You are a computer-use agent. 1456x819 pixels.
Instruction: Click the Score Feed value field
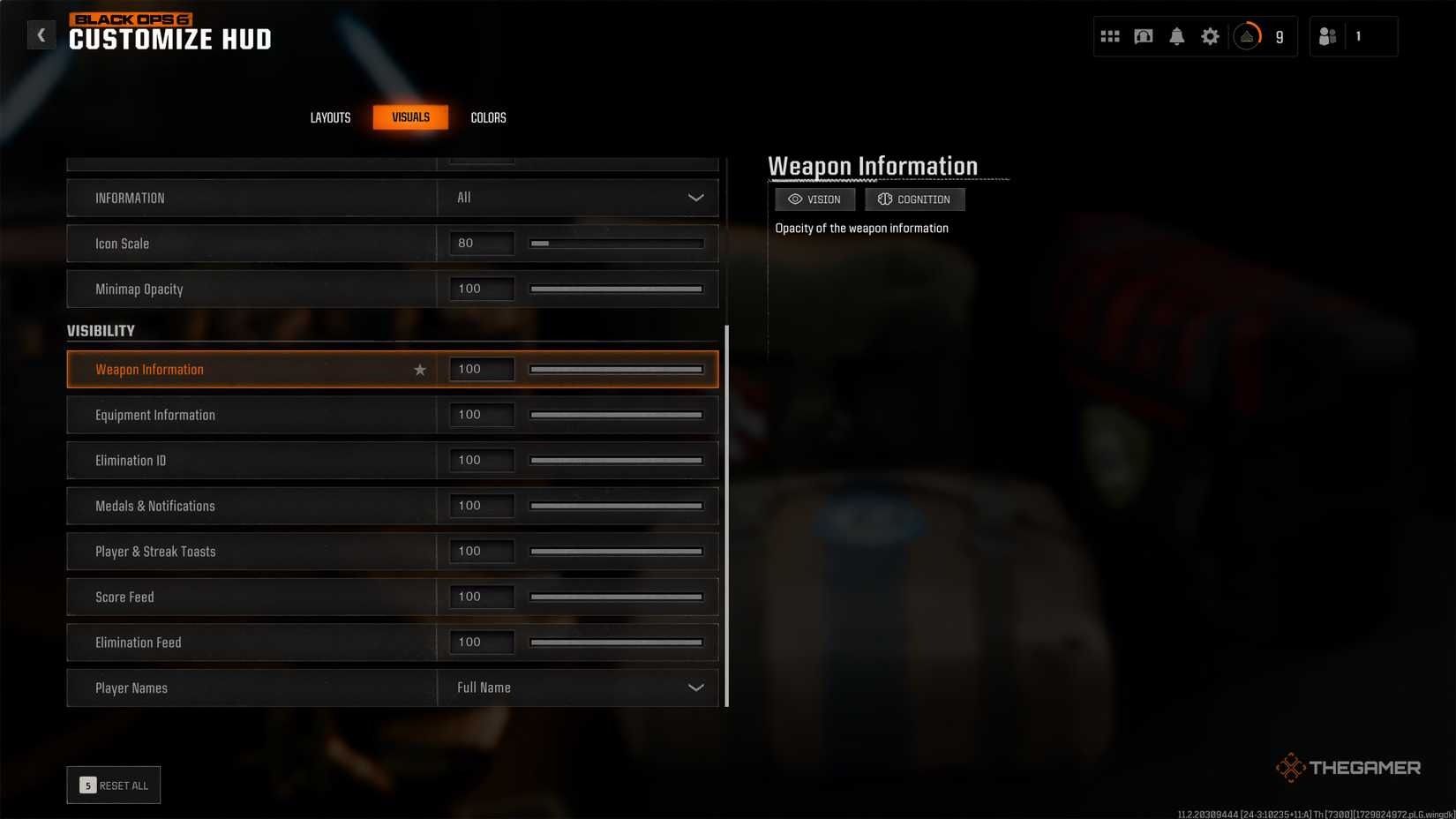coord(482,597)
